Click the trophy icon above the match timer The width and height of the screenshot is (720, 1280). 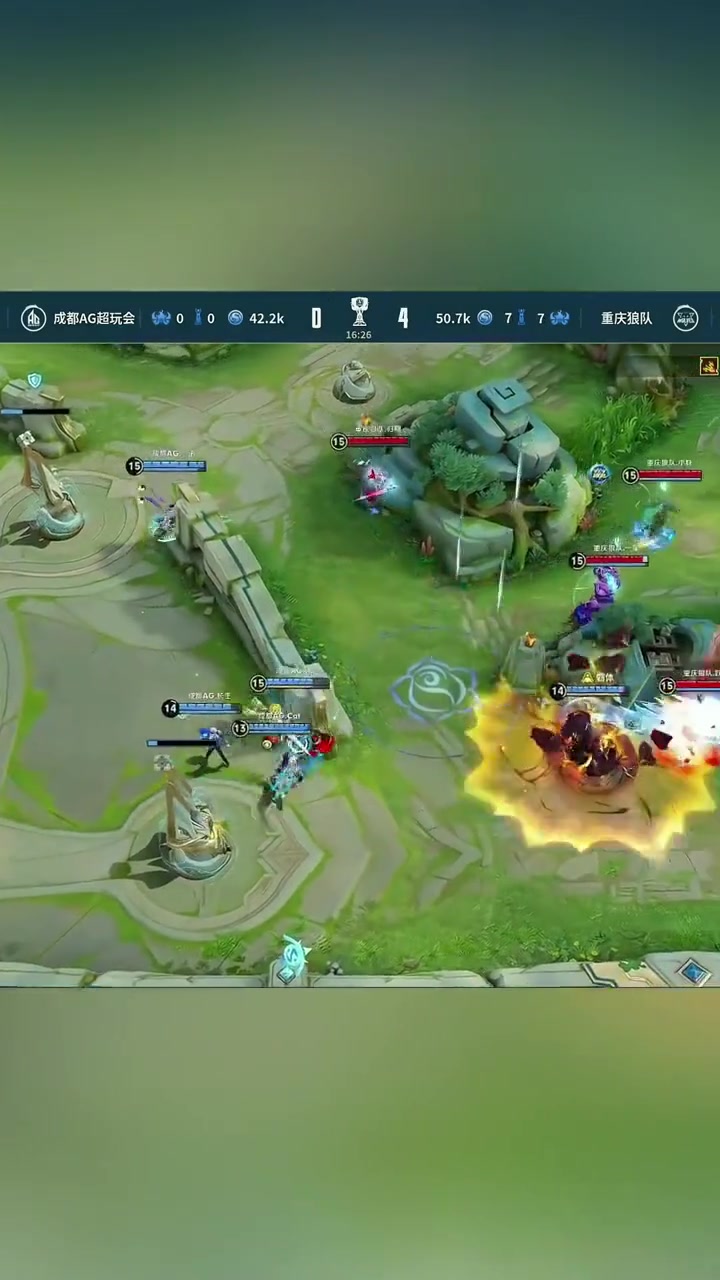(359, 311)
